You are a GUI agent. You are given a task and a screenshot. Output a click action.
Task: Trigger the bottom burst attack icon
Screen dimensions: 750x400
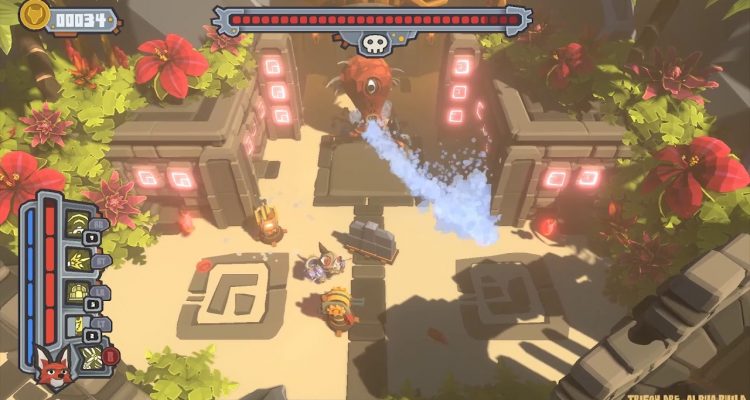pyautogui.click(x=91, y=356)
